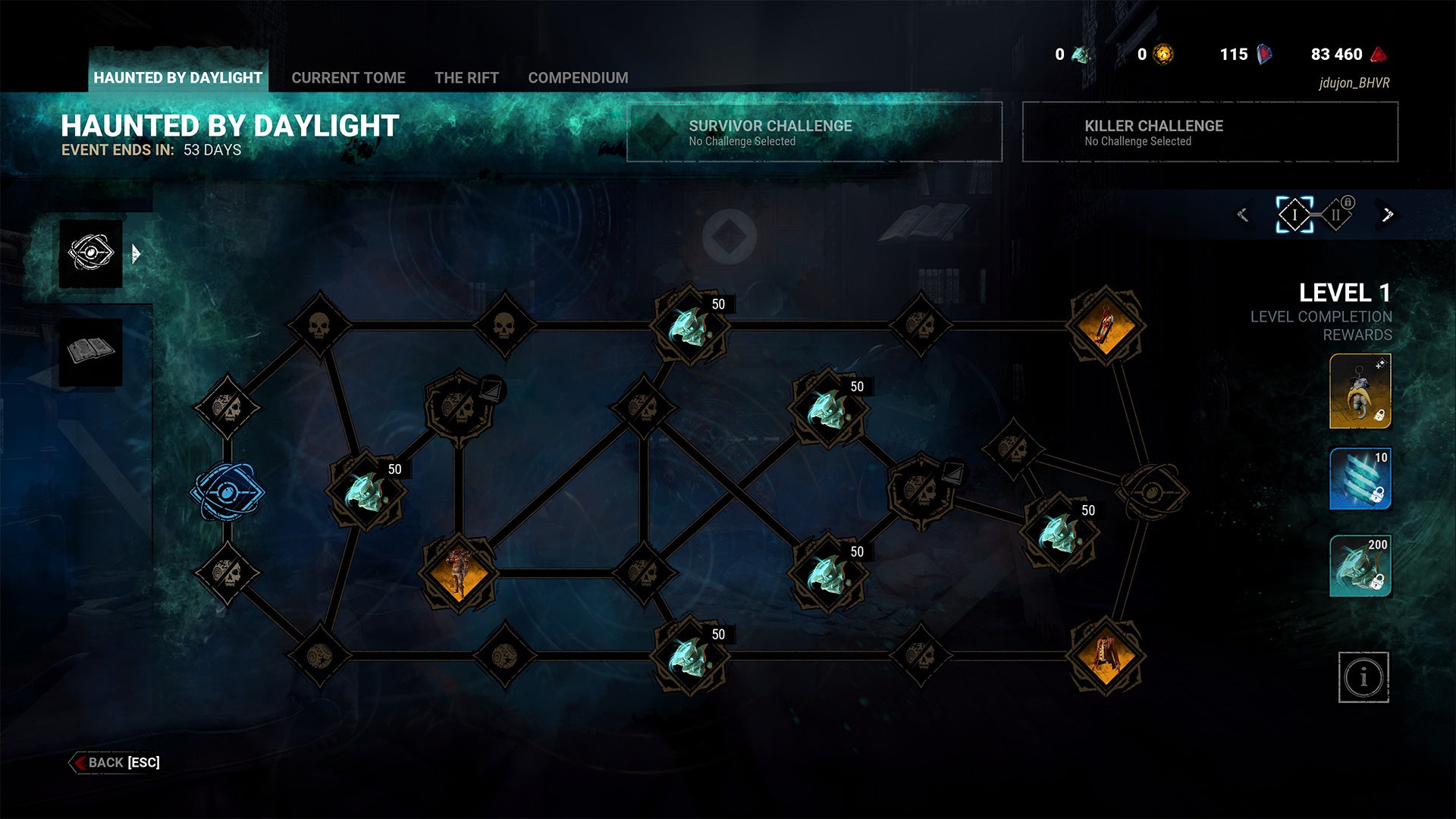View the 200 reward level completion tile
The image size is (1456, 819).
1360,566
